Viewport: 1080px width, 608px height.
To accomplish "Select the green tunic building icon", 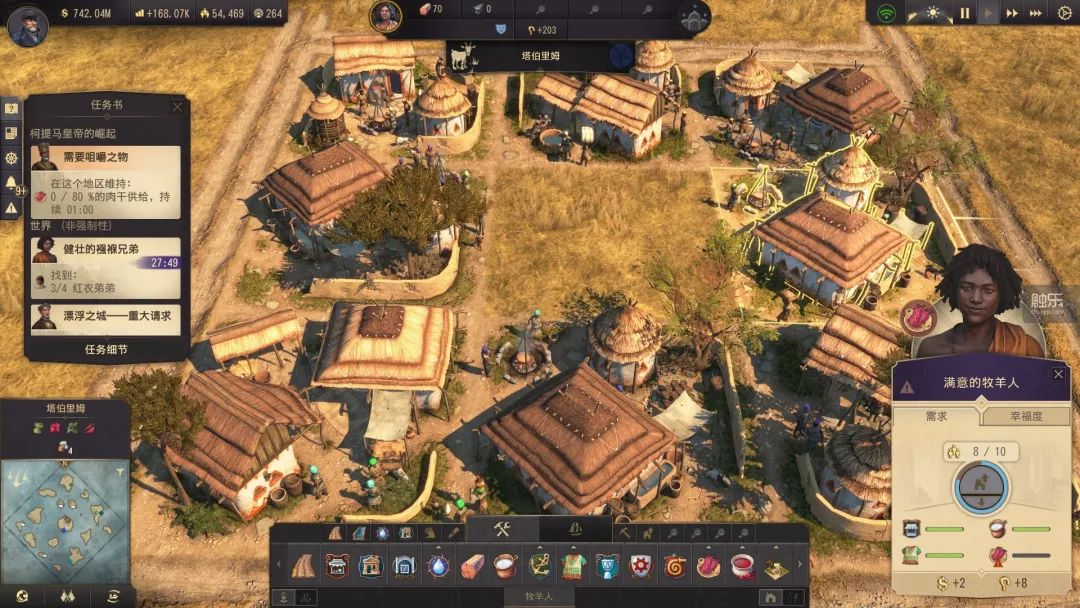I will tap(573, 566).
